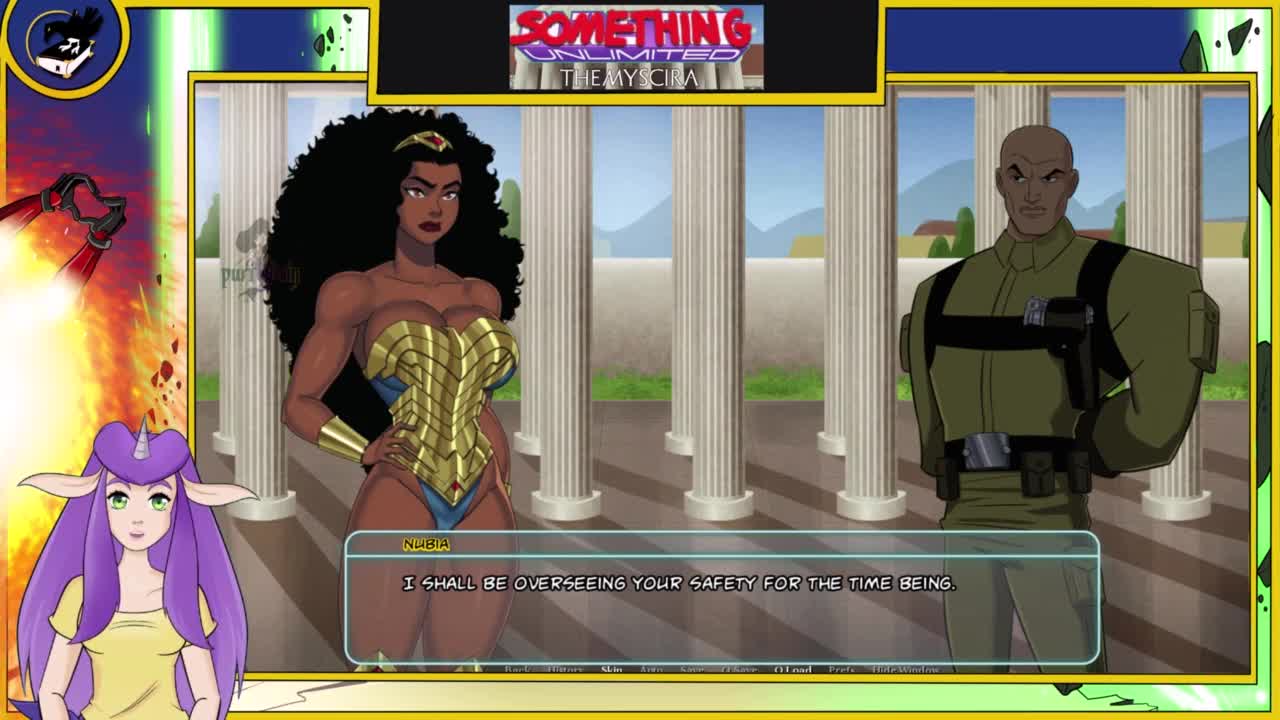1280x720 pixels.
Task: Quick save with Q.Save
Action: coord(739,669)
